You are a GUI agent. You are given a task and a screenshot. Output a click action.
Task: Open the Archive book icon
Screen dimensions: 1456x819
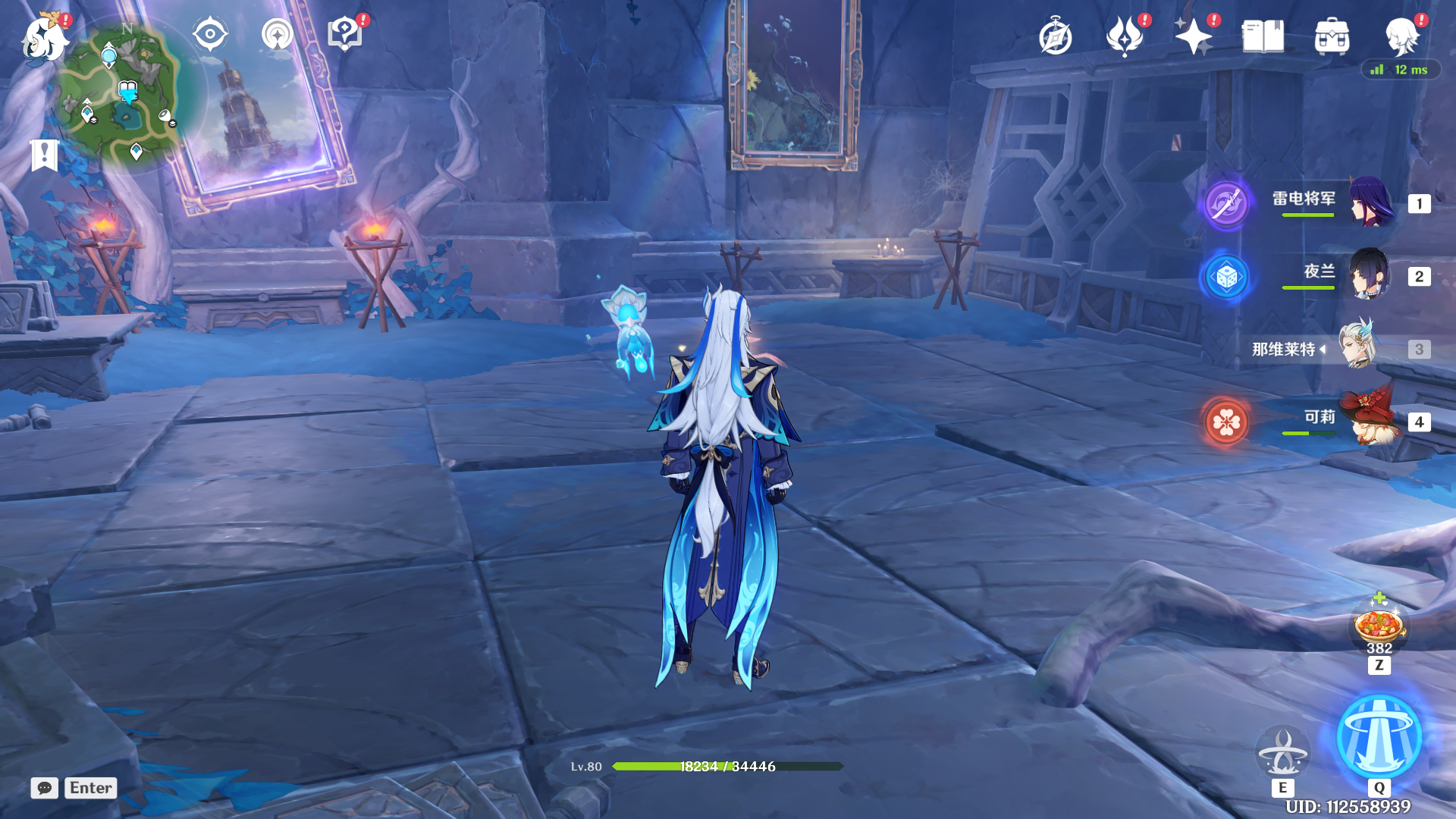1263,36
